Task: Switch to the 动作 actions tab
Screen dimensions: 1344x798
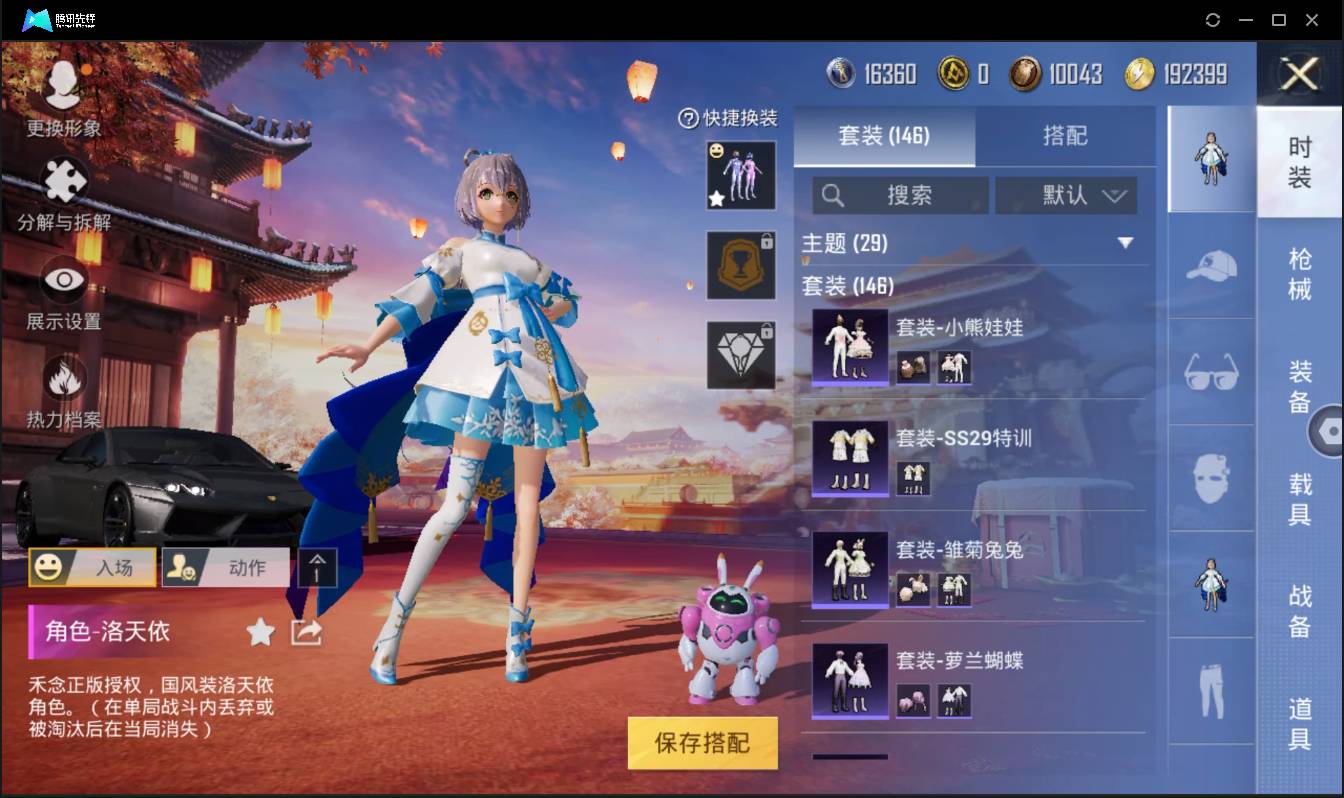Action: pos(225,567)
